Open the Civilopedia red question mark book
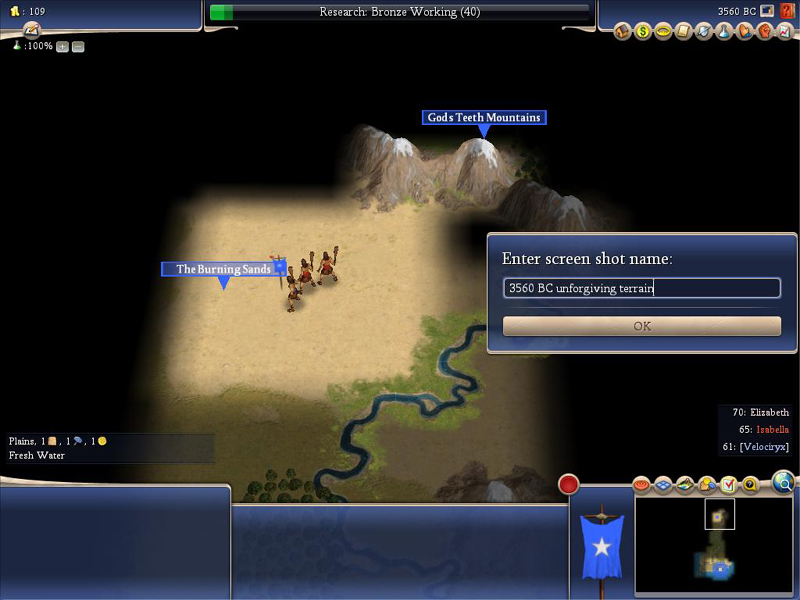The image size is (800, 600). (787, 11)
